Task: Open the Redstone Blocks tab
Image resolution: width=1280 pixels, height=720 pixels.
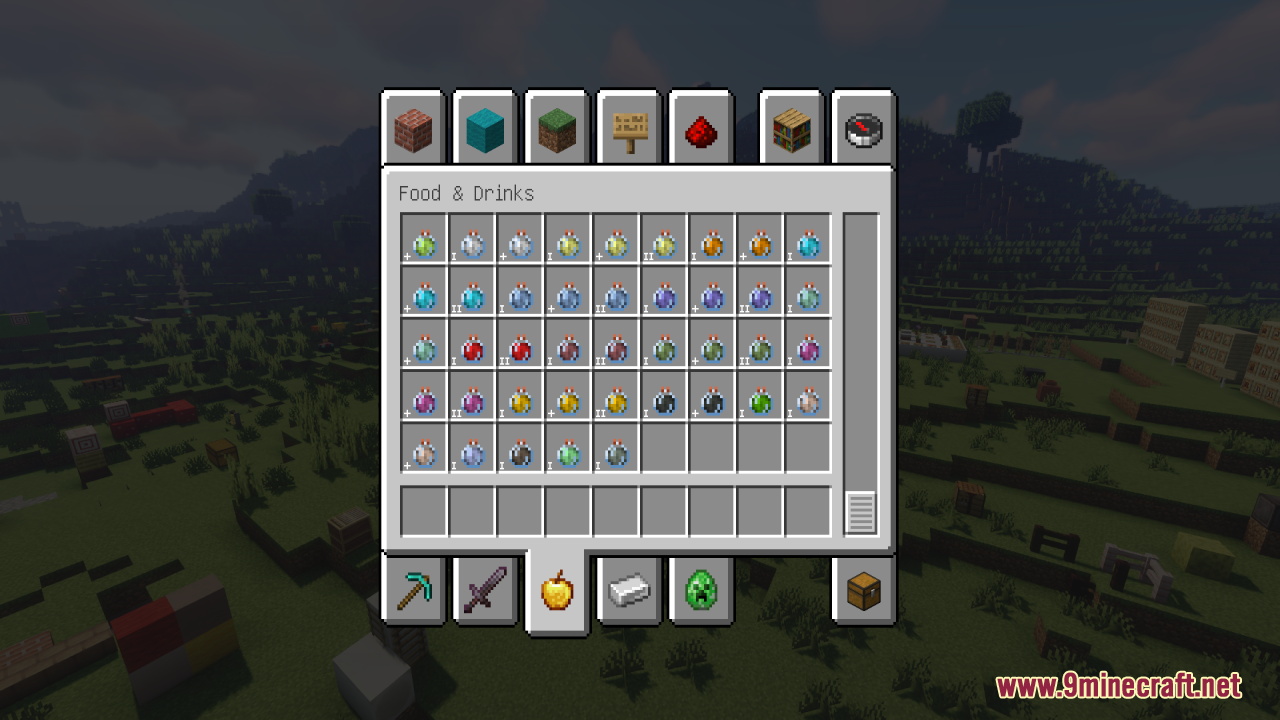Action: click(701, 128)
